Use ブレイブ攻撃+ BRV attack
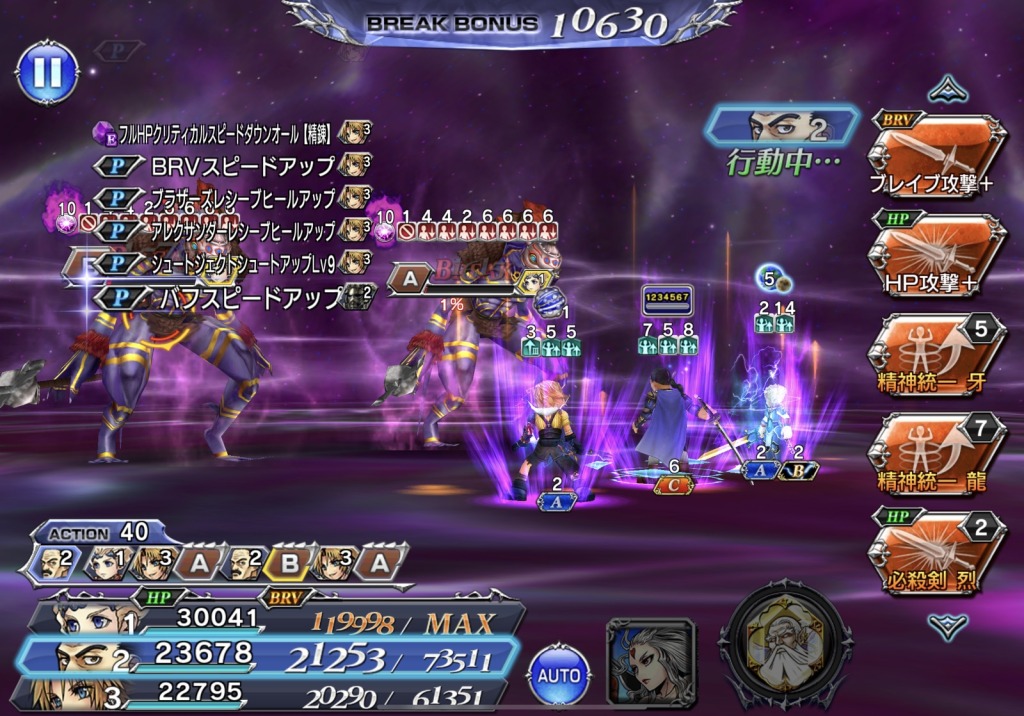1024x716 pixels. pyautogui.click(x=936, y=155)
